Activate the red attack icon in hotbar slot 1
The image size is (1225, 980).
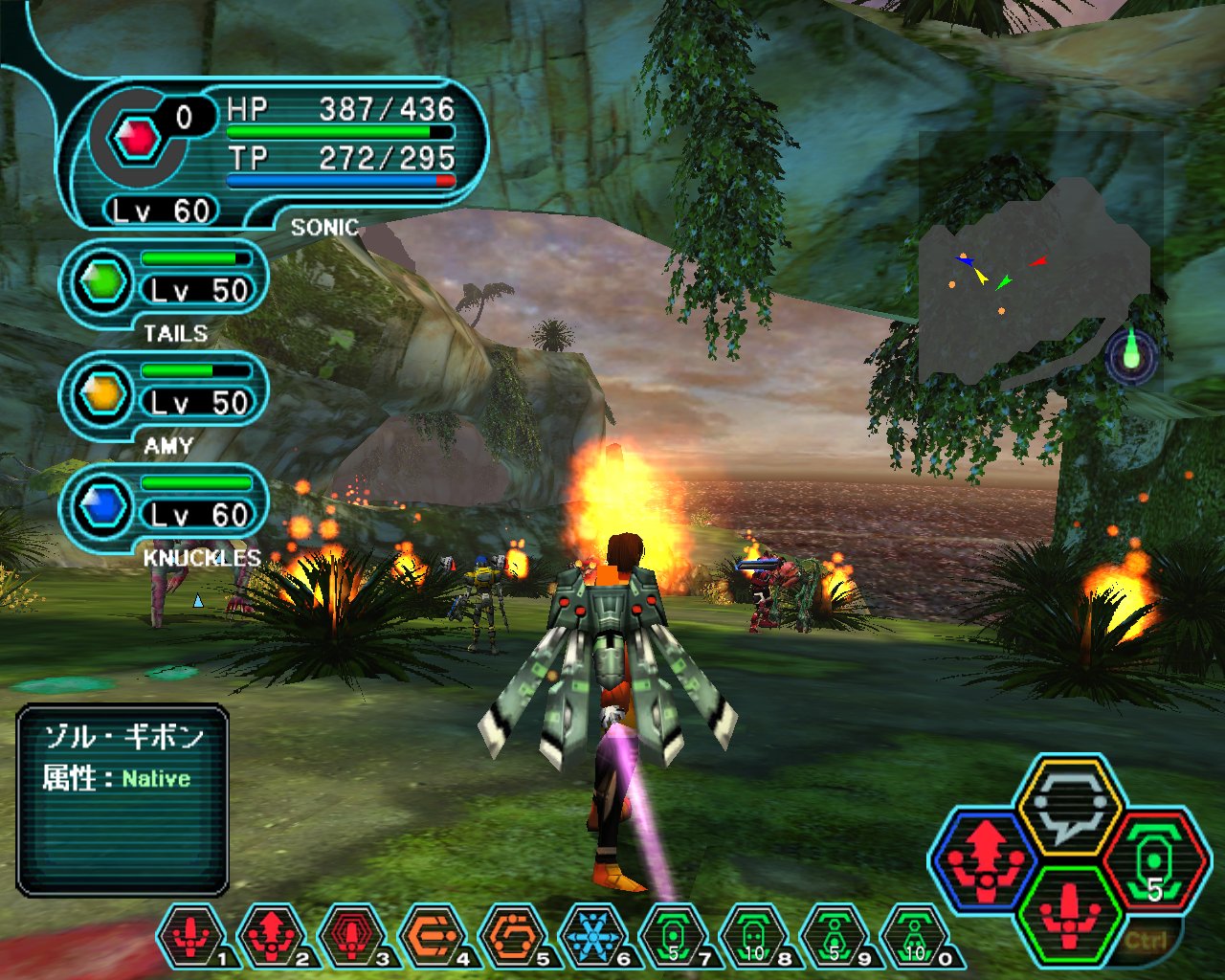pyautogui.click(x=191, y=935)
